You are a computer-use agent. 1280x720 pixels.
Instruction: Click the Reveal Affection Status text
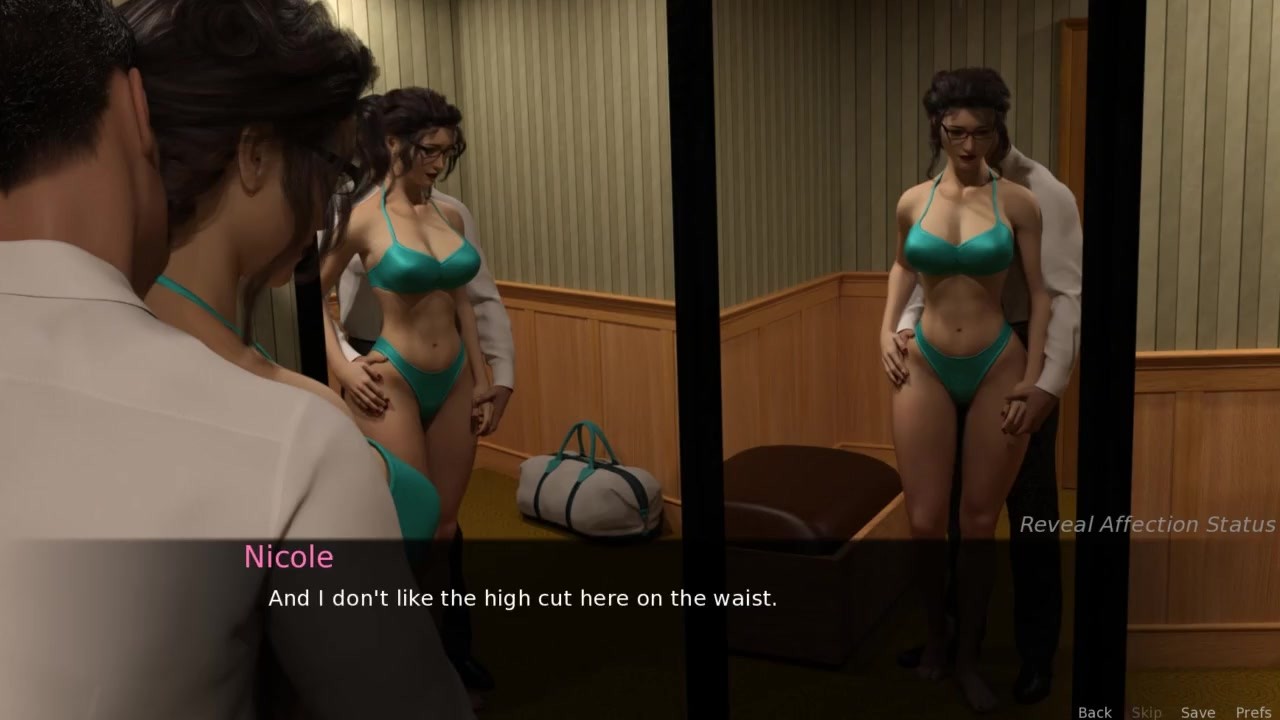[1147, 524]
